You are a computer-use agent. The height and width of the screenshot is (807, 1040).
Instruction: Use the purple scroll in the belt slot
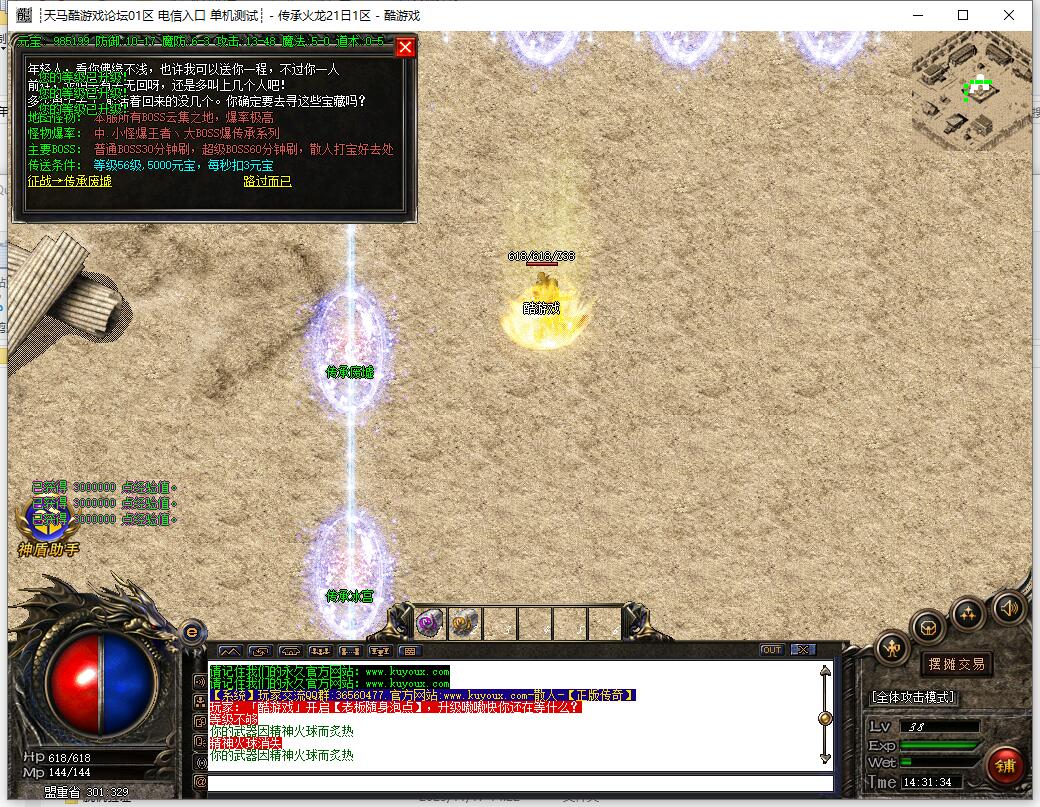click(x=430, y=623)
